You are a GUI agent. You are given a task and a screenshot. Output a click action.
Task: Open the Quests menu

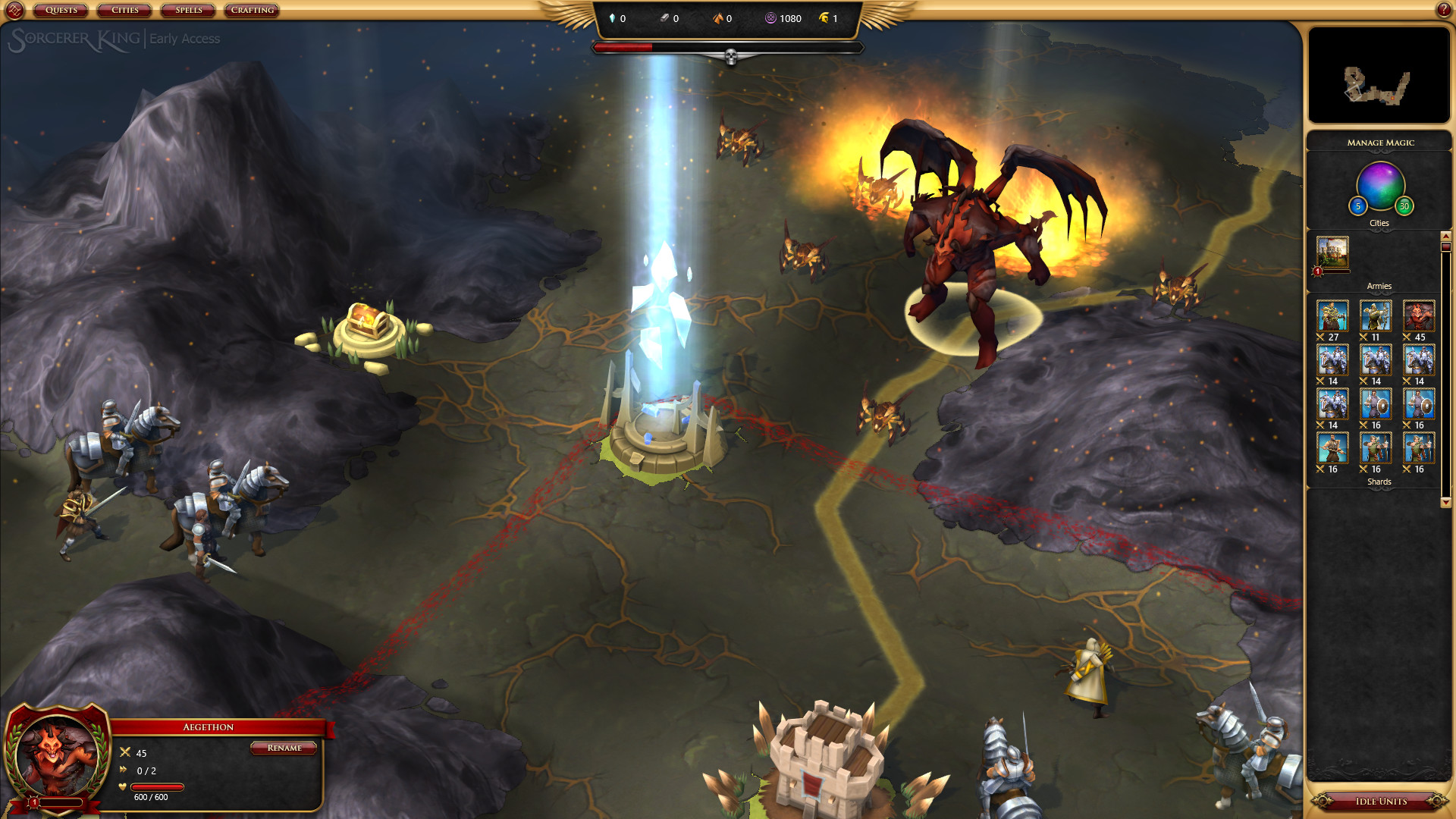pos(61,11)
